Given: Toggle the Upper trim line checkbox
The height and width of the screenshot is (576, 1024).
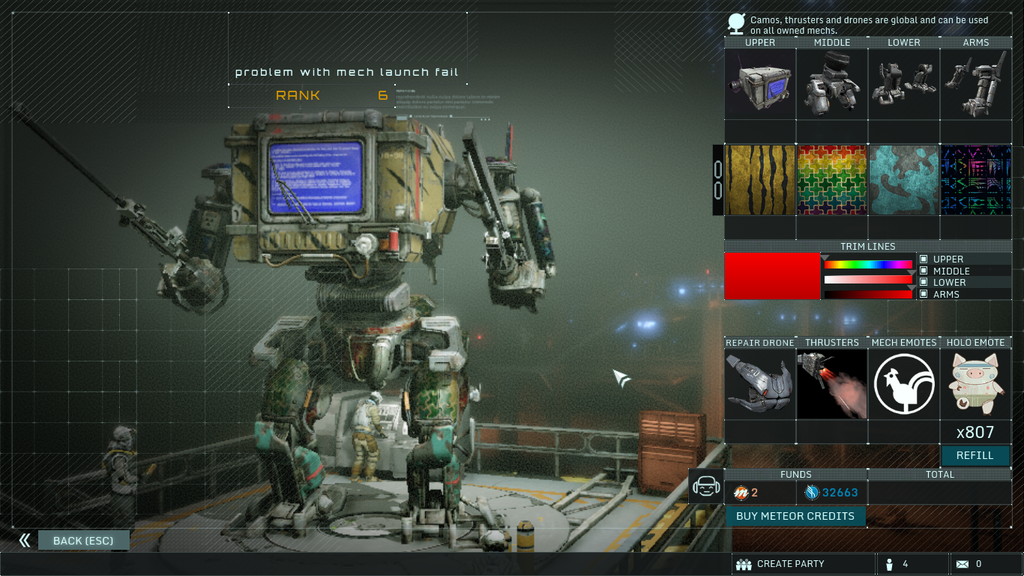Looking at the screenshot, I should (924, 260).
